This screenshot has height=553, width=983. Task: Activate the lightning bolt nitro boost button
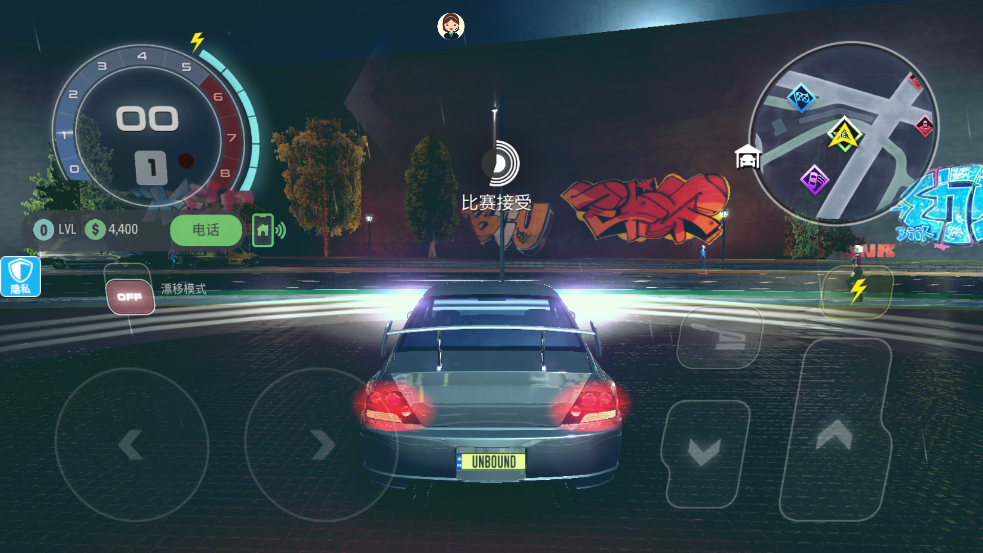(857, 291)
